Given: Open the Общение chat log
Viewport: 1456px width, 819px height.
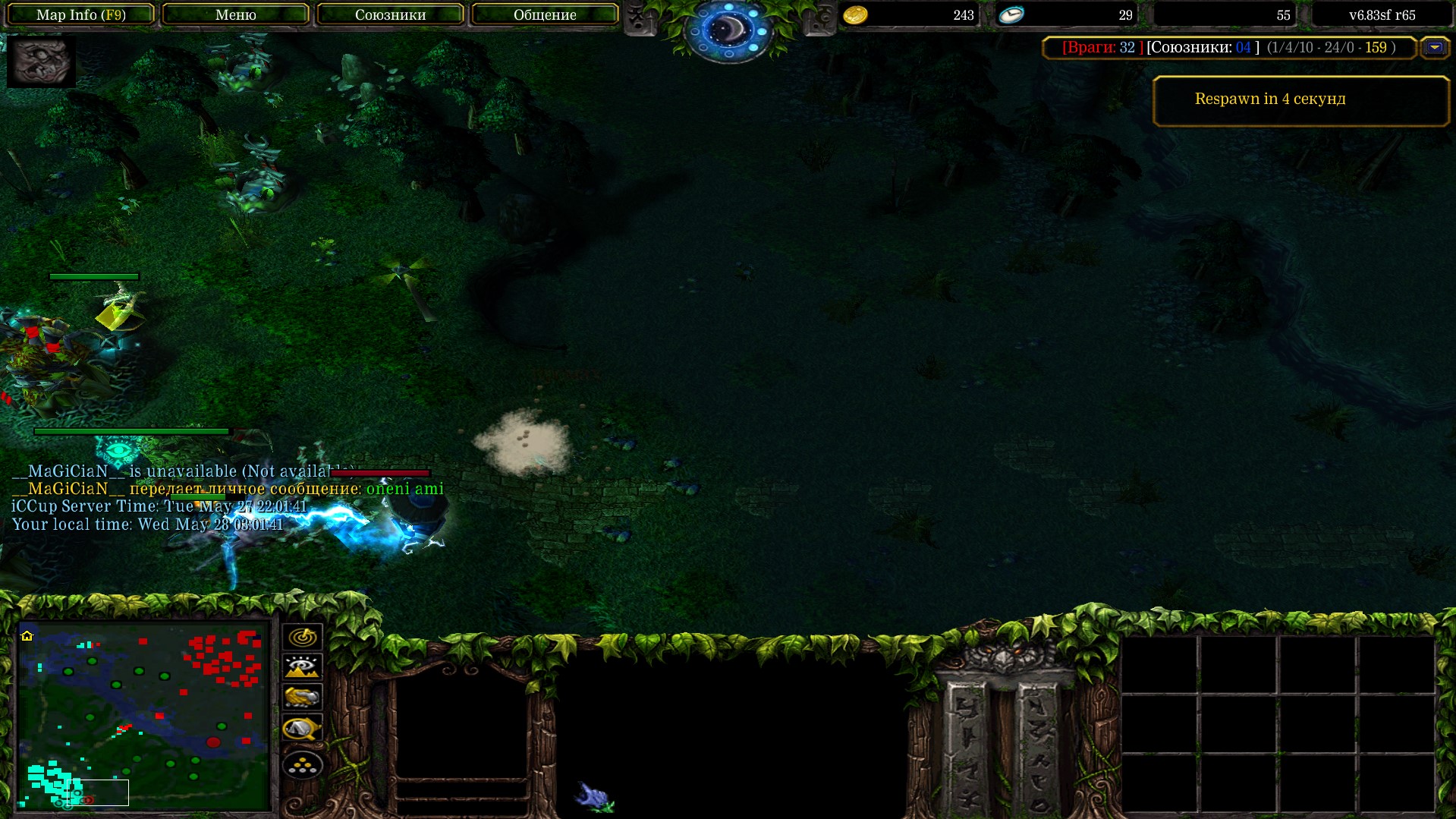Looking at the screenshot, I should coord(545,14).
